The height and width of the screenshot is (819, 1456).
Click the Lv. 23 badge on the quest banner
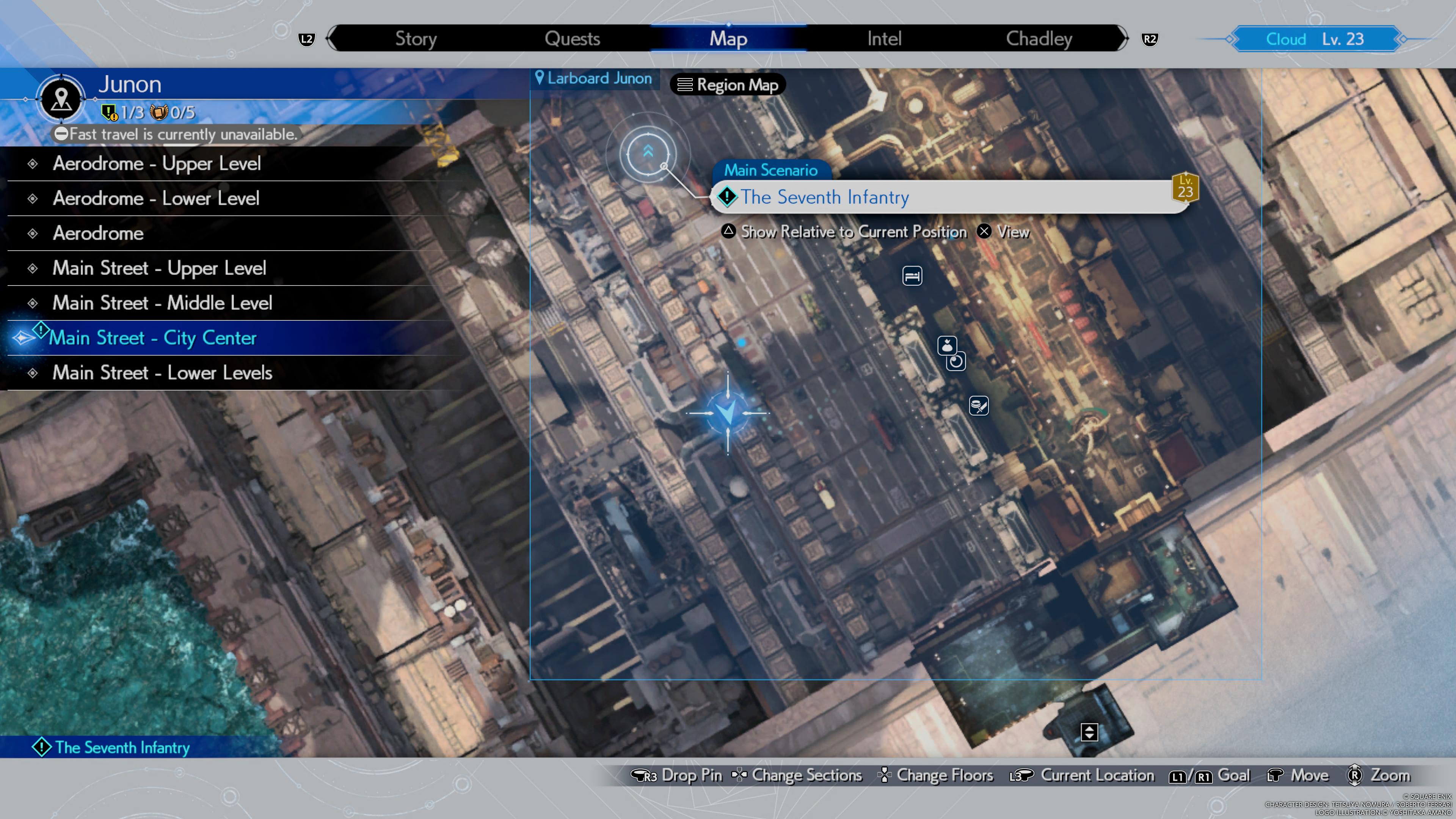(x=1185, y=187)
